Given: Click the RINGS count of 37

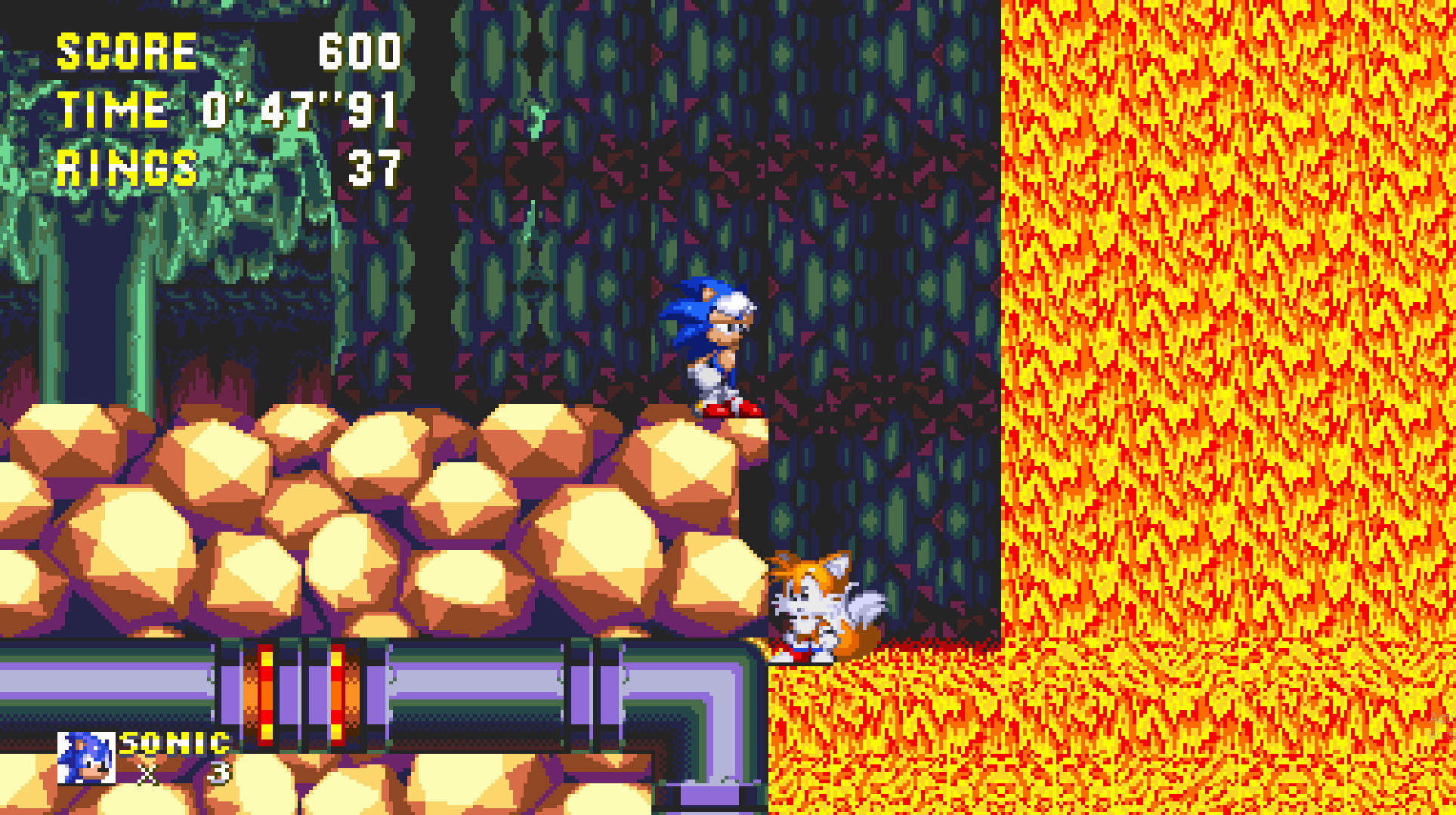Looking at the screenshot, I should (x=376, y=168).
